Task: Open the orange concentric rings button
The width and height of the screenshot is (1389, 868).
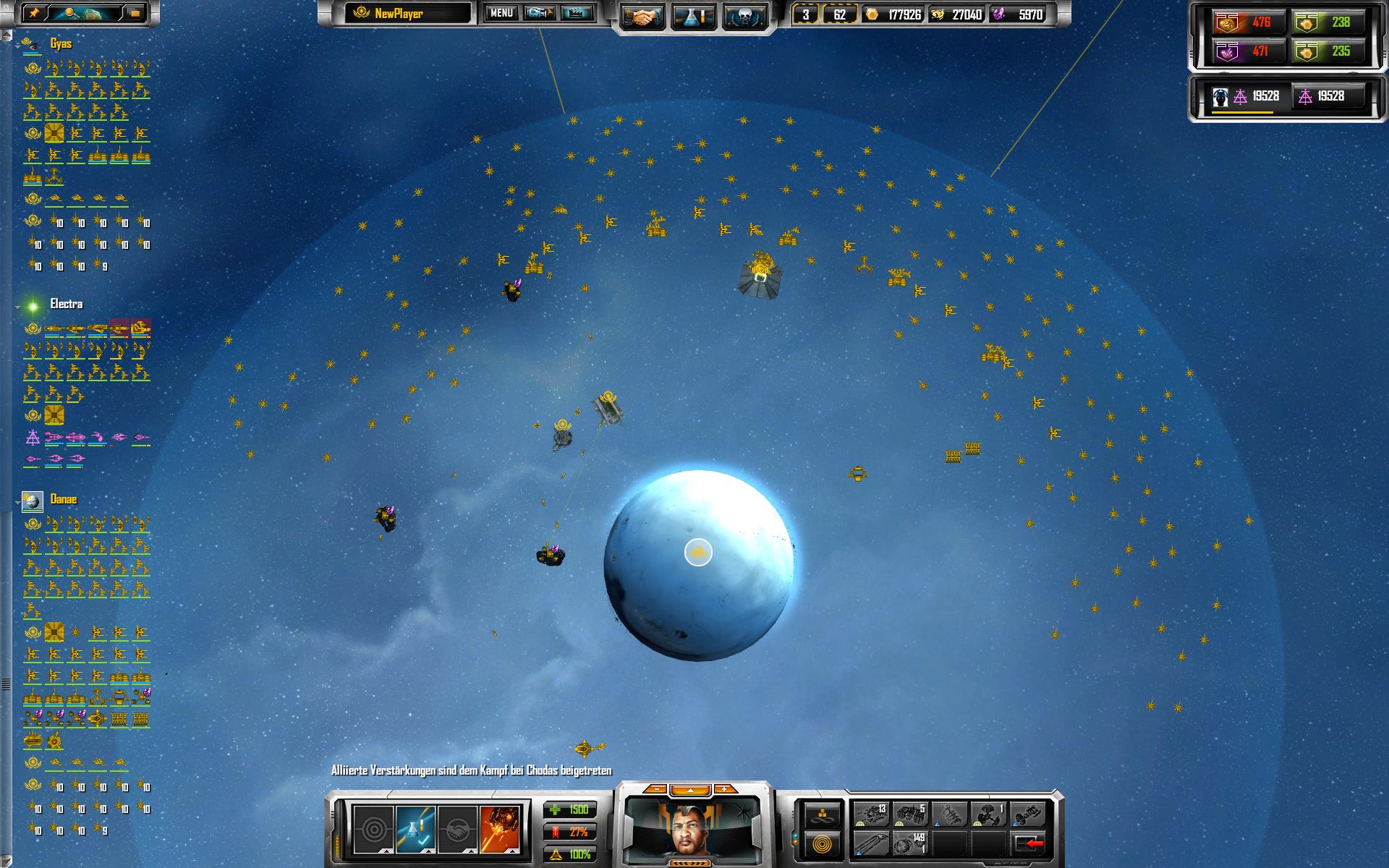Action: pyautogui.click(x=823, y=843)
